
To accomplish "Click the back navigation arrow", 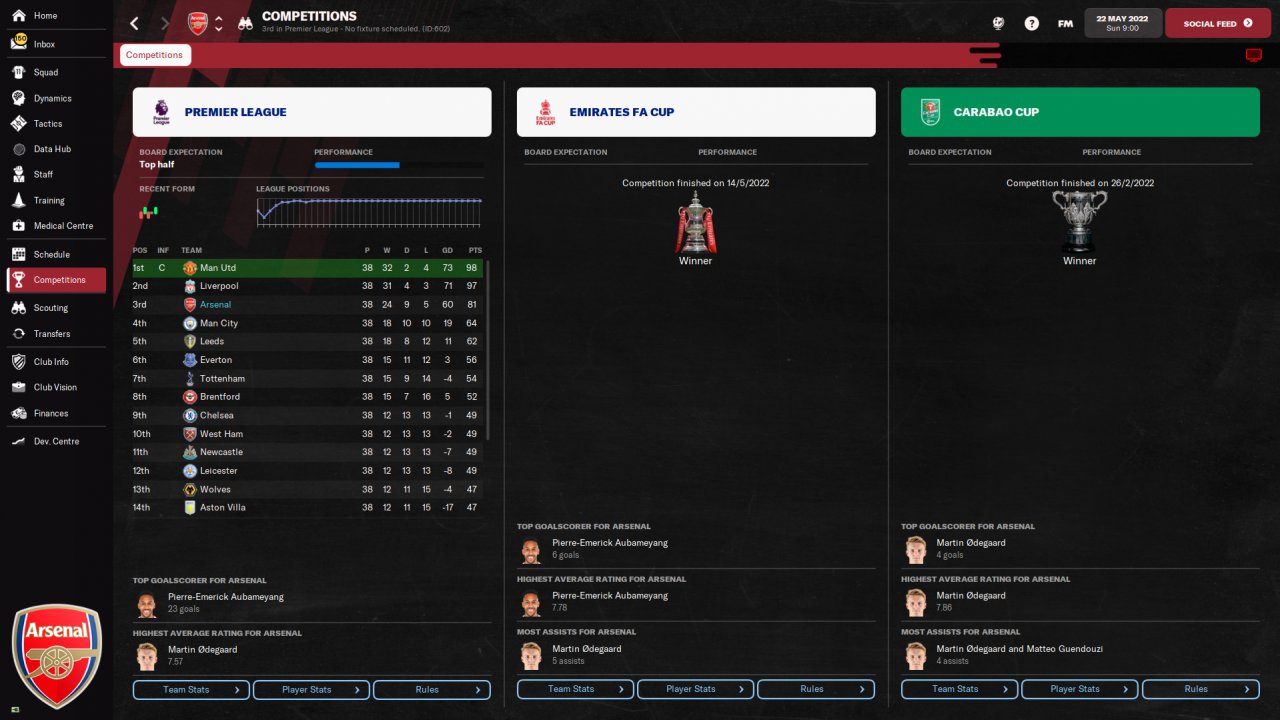I will tap(135, 23).
